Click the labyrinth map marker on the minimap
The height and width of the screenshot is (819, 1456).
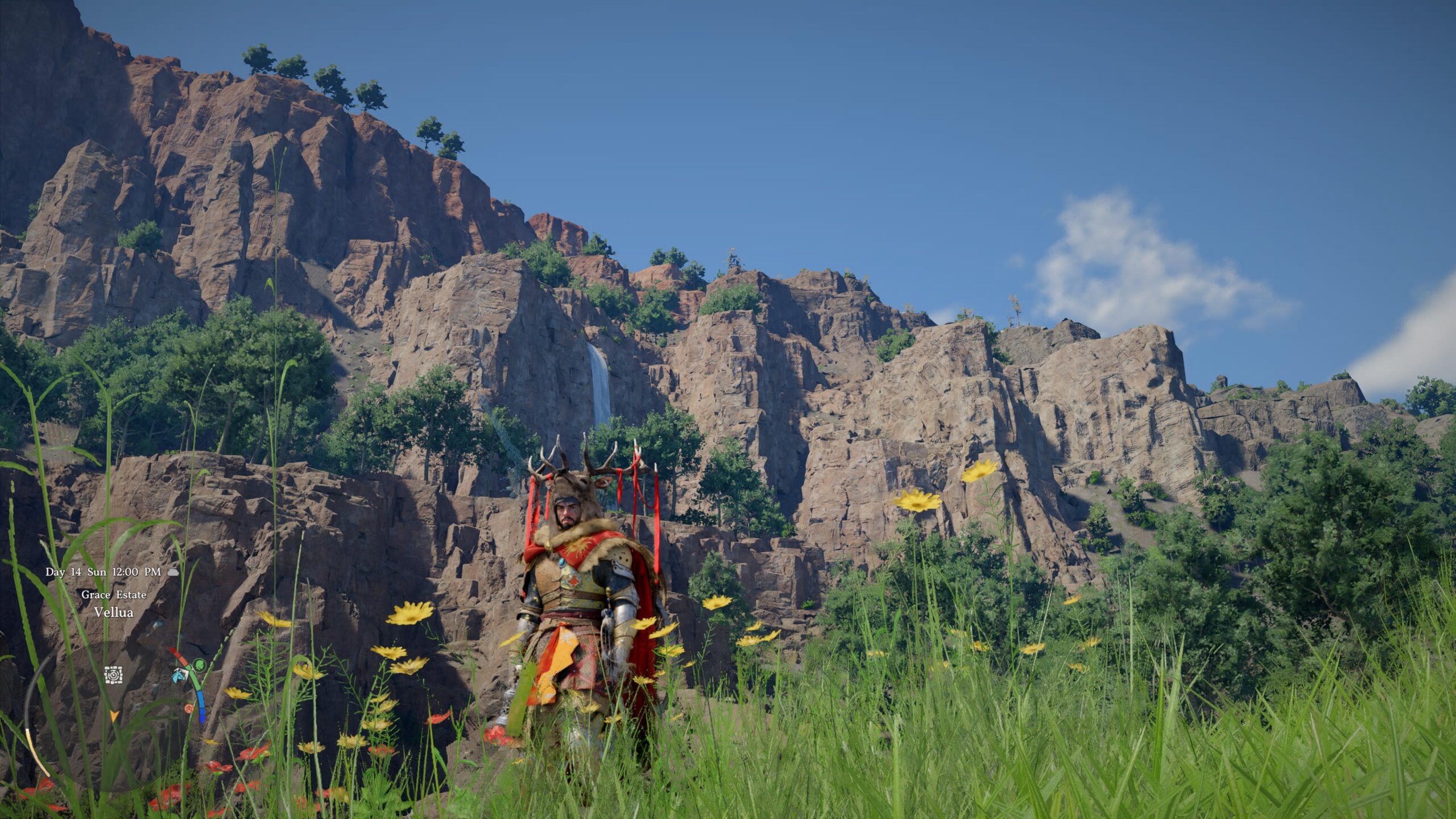tap(113, 675)
